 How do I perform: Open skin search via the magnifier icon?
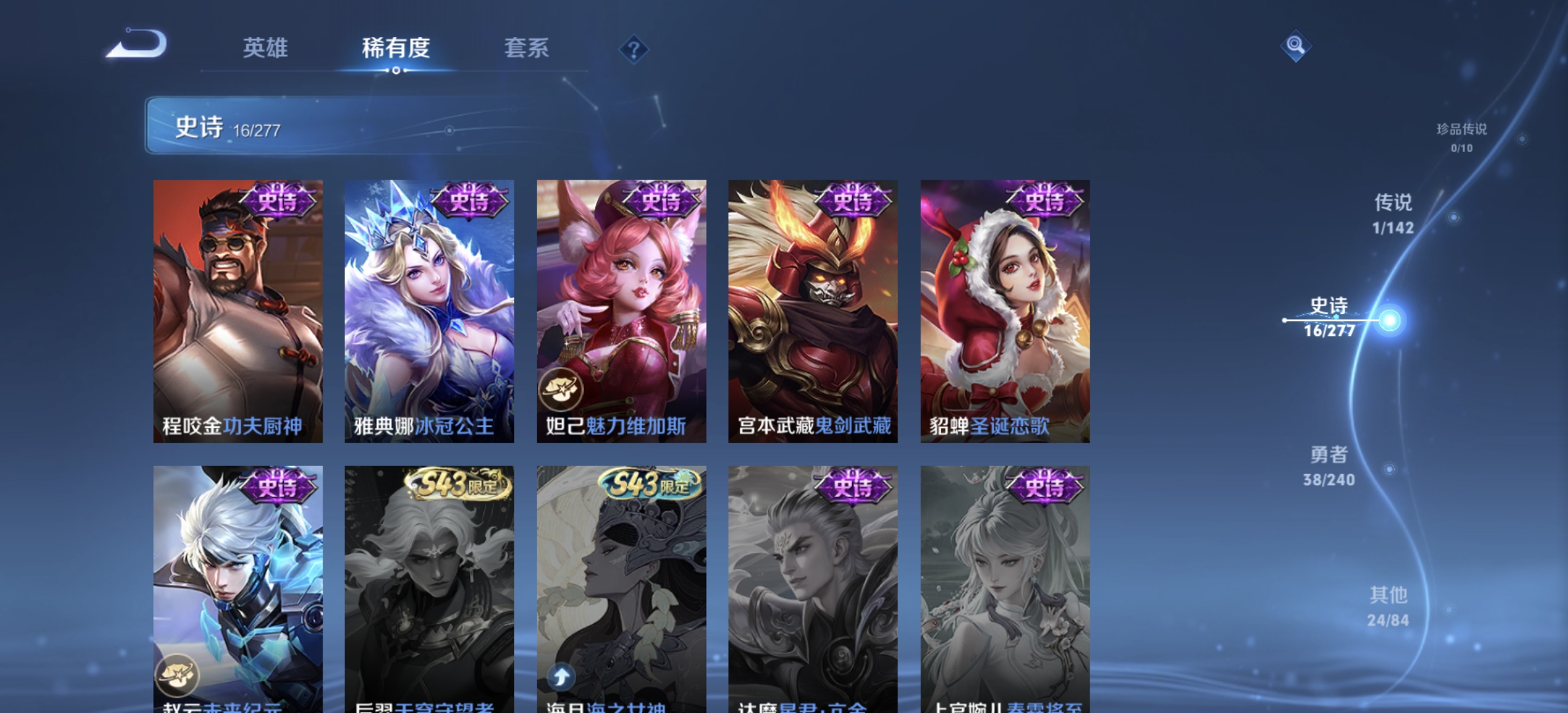pos(1295,45)
